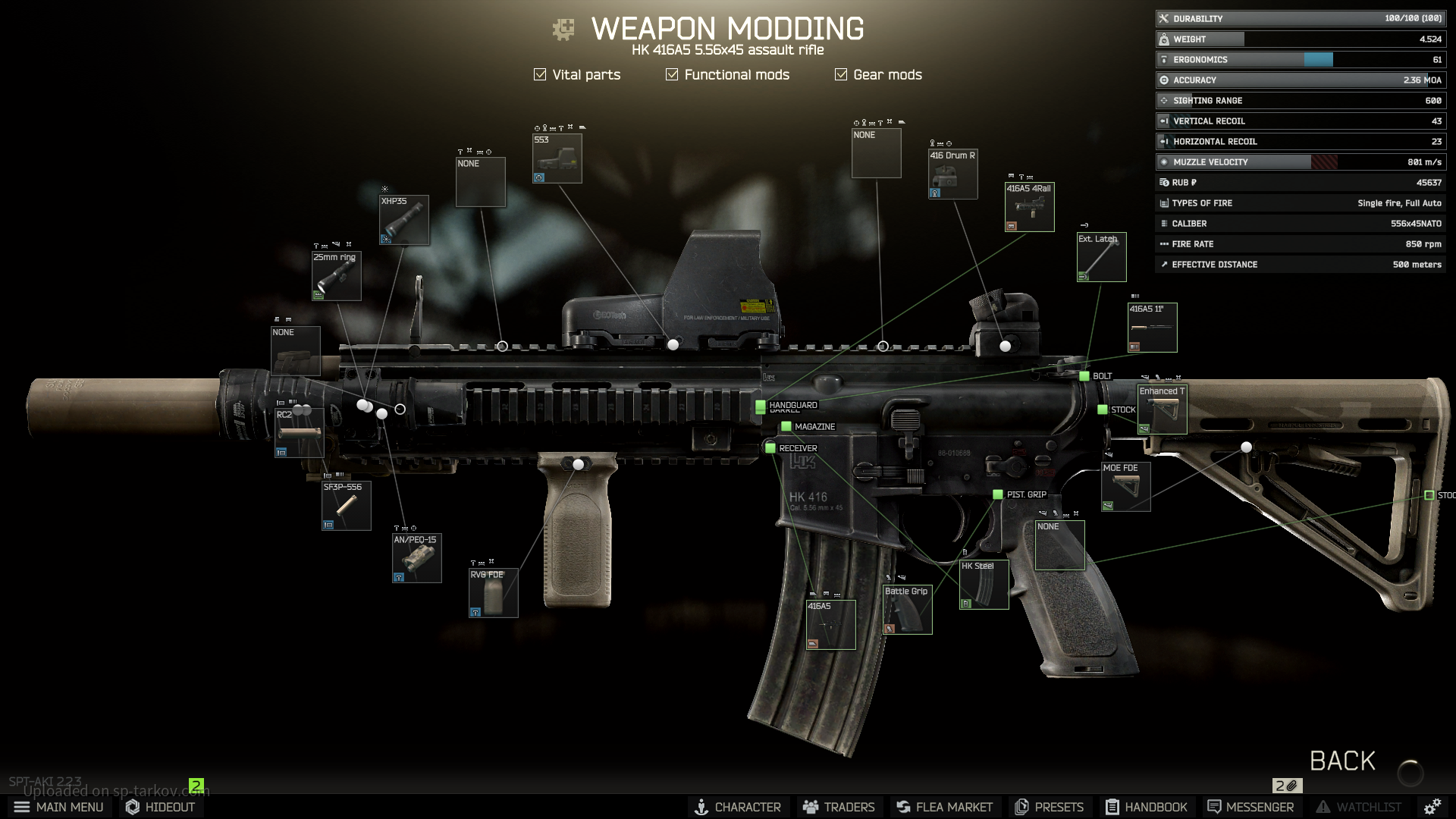The height and width of the screenshot is (819, 1456).
Task: Select the RVG FDE foregrip slot
Action: click(x=494, y=593)
